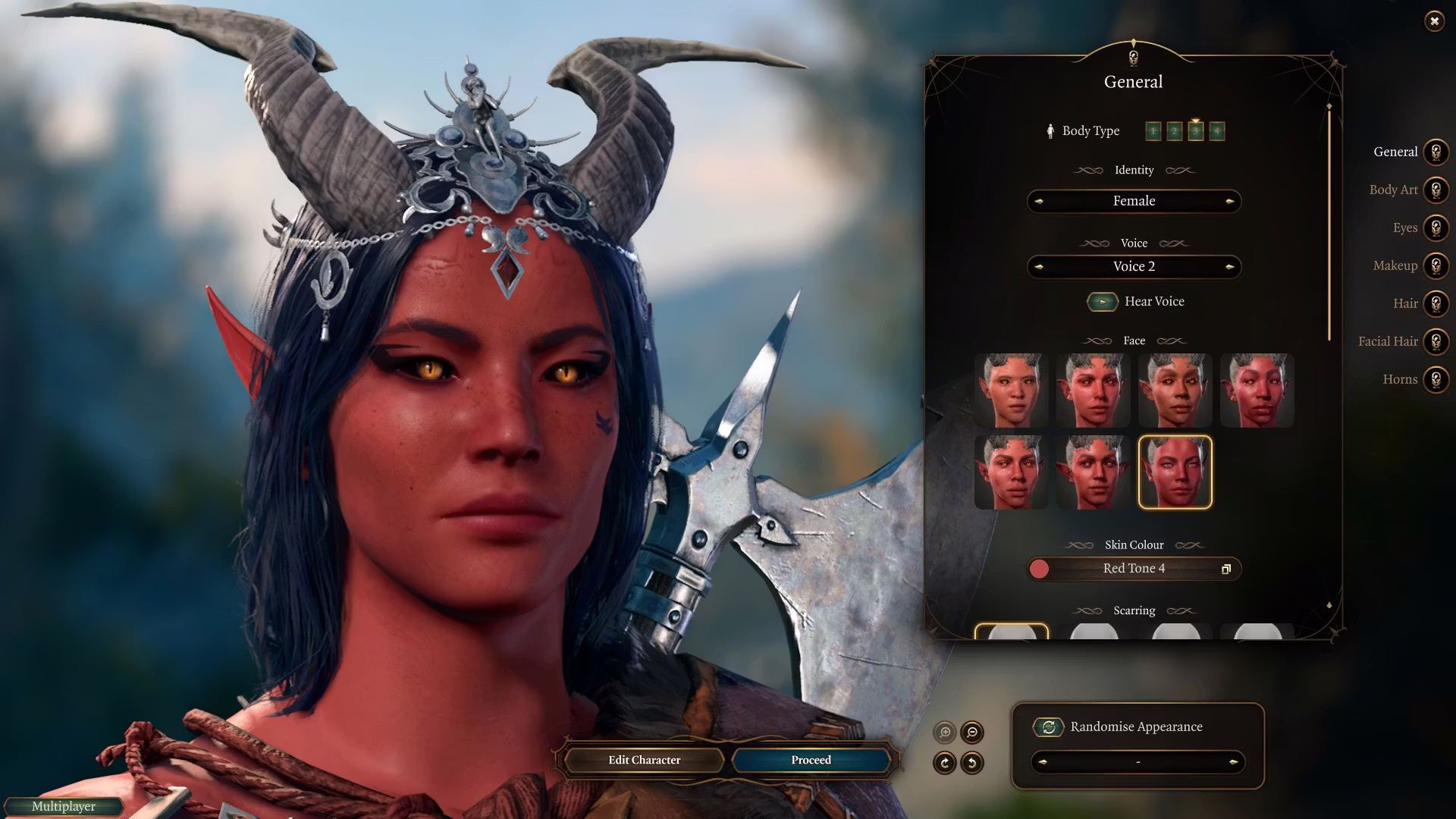Zoom out the character camera
Screen dimensions: 1456x819
click(972, 733)
